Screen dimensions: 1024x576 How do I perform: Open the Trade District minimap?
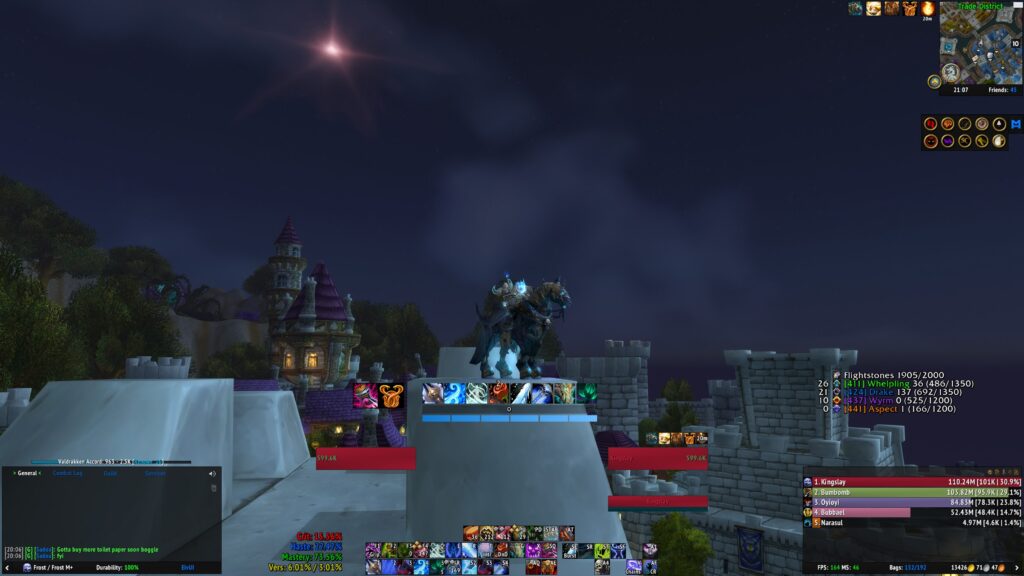980,45
